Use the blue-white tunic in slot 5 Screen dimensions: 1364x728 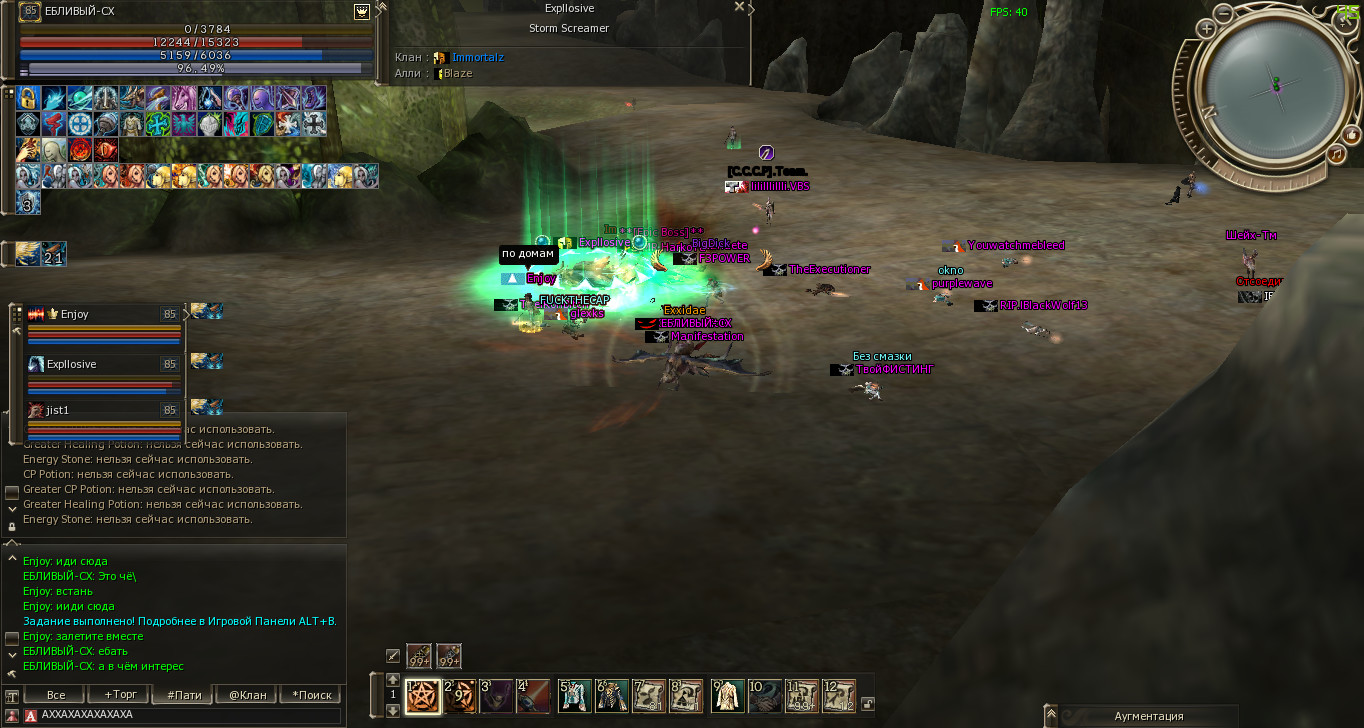coord(574,695)
